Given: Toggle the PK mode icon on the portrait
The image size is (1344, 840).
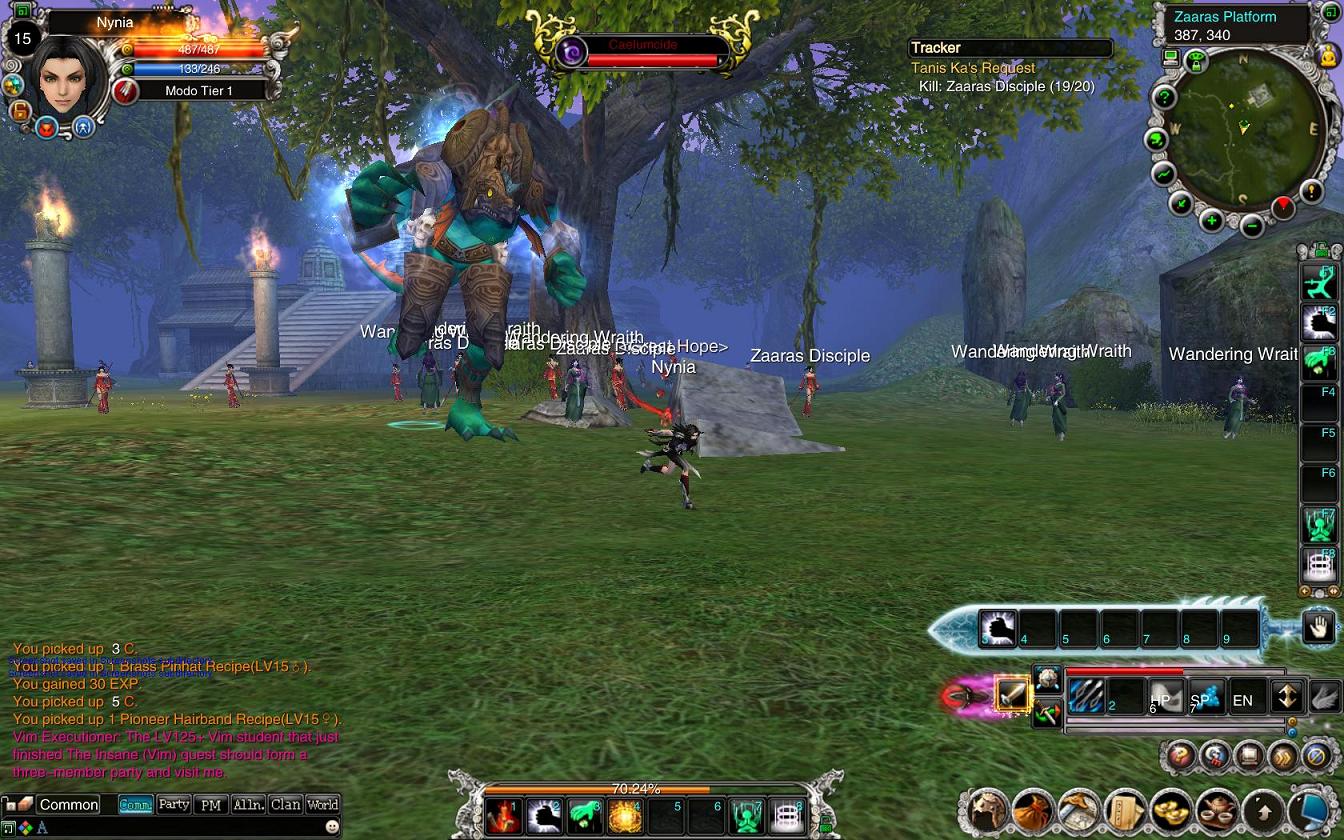Looking at the screenshot, I should point(46,128).
